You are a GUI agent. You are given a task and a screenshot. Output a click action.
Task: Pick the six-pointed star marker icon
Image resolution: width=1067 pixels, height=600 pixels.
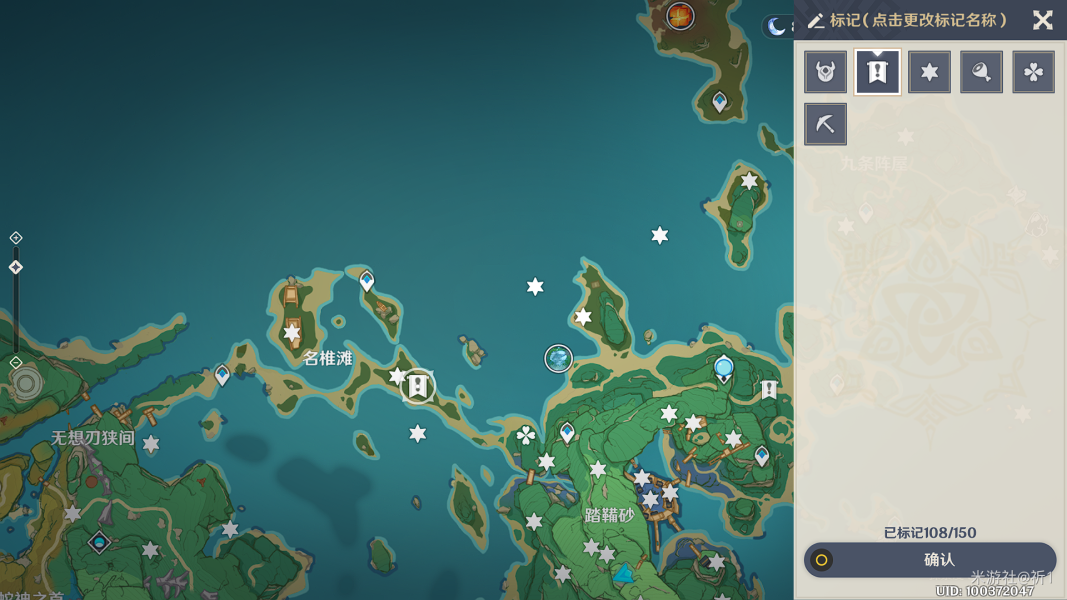[929, 72]
